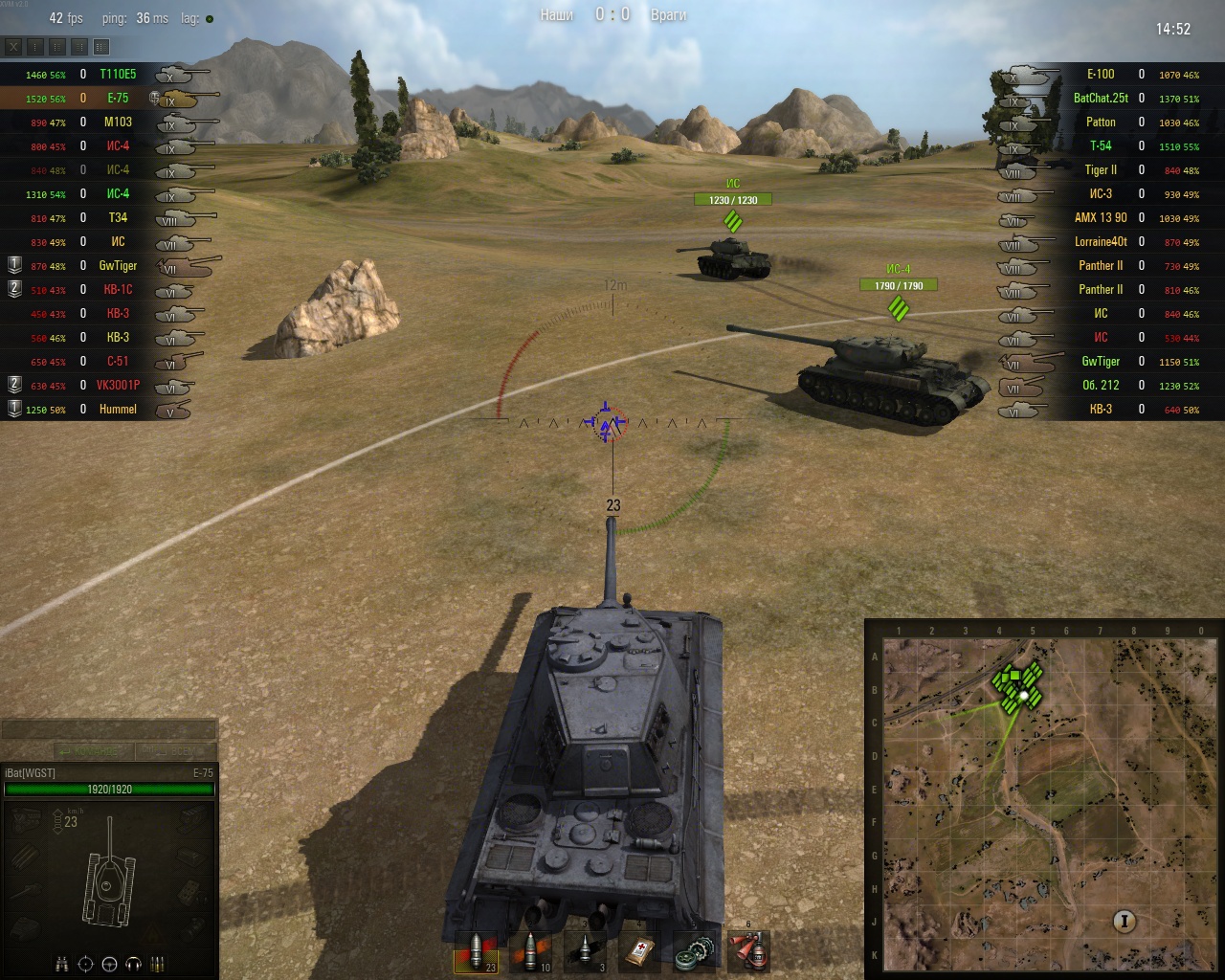The width and height of the screenshot is (1225, 980).
Task: Use the first aid kit consumable
Action: point(639,950)
